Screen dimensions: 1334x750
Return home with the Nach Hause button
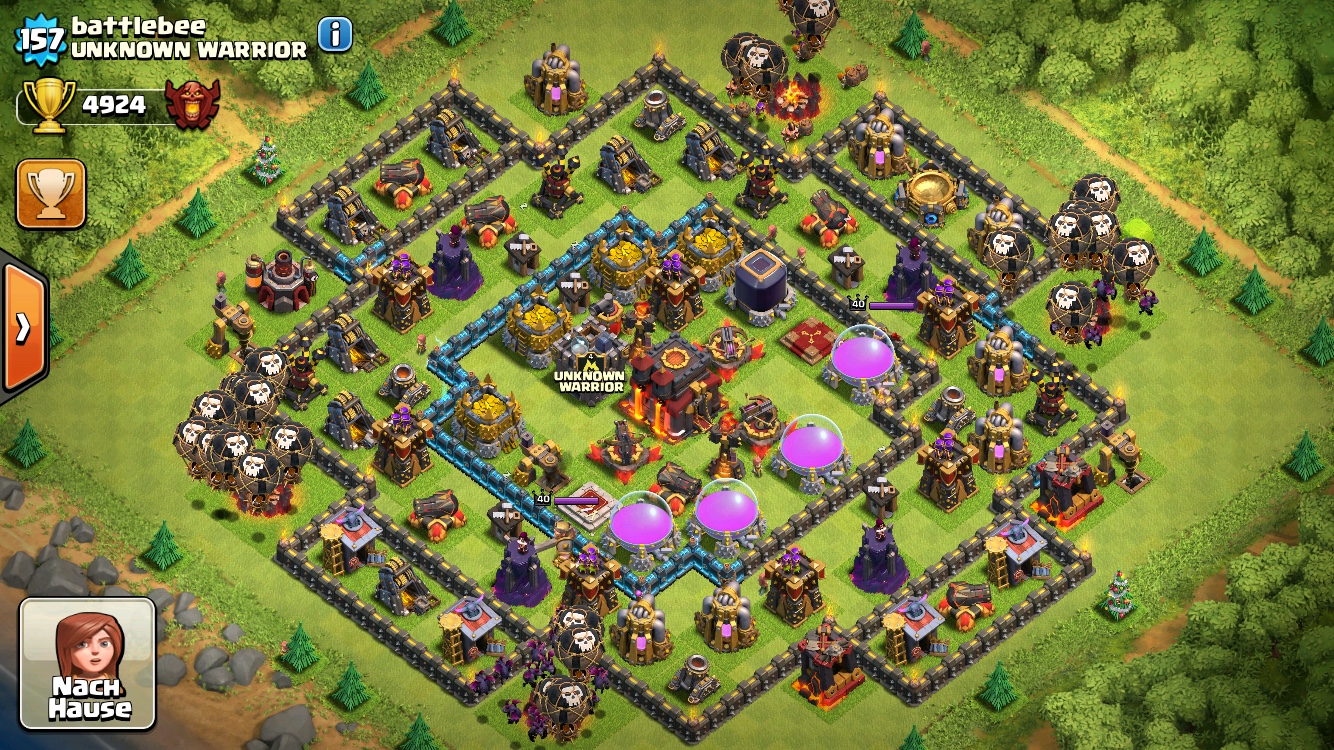(89, 663)
